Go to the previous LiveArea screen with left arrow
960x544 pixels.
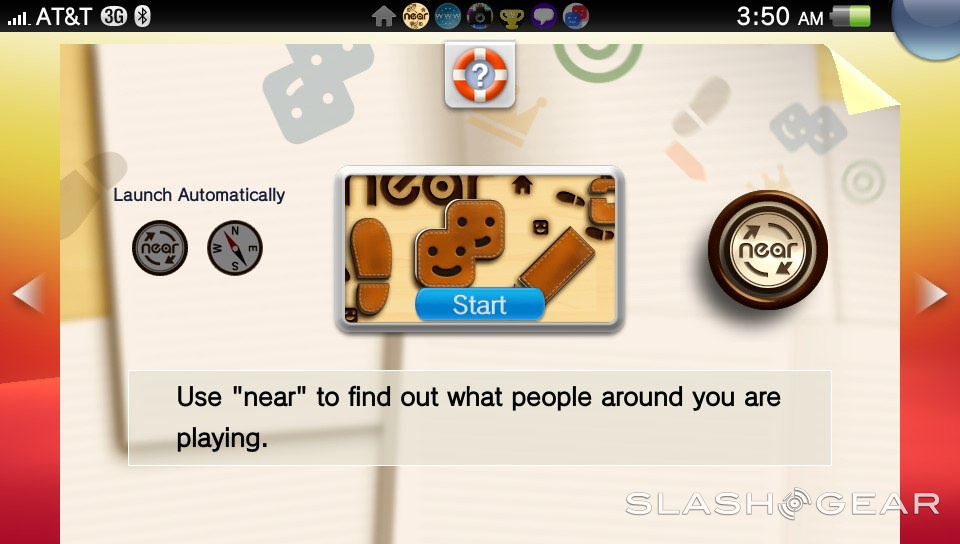pyautogui.click(x=27, y=294)
